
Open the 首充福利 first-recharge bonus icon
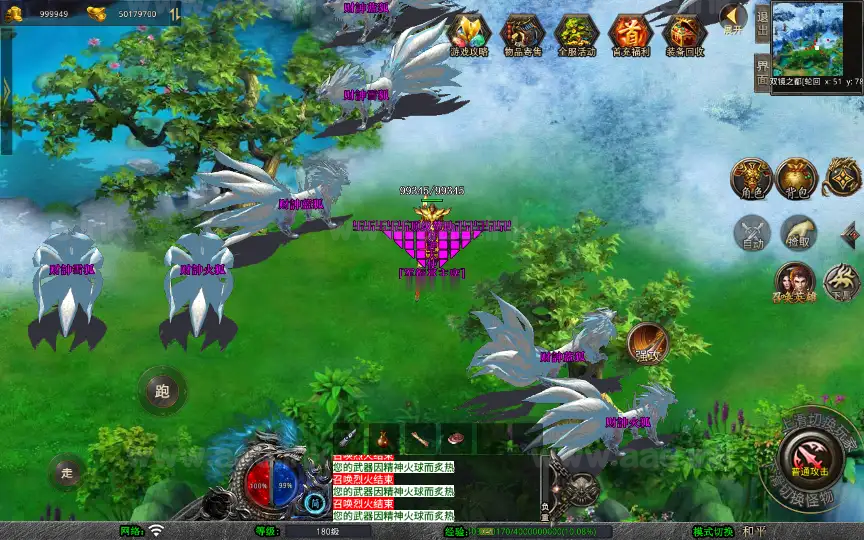[630, 35]
